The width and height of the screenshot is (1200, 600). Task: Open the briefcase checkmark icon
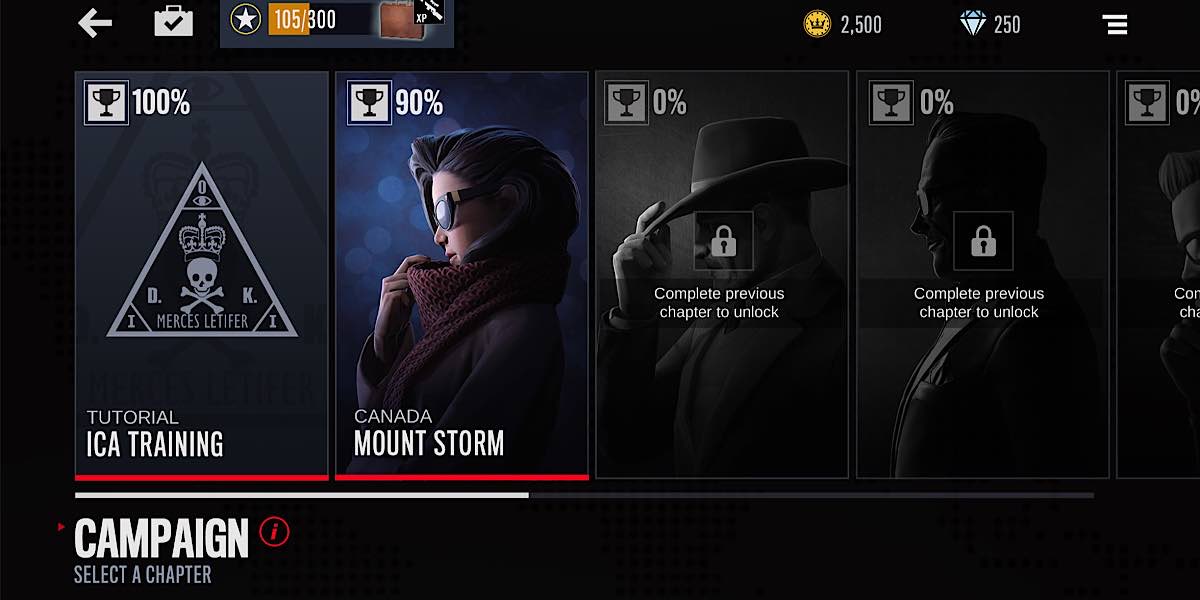173,22
